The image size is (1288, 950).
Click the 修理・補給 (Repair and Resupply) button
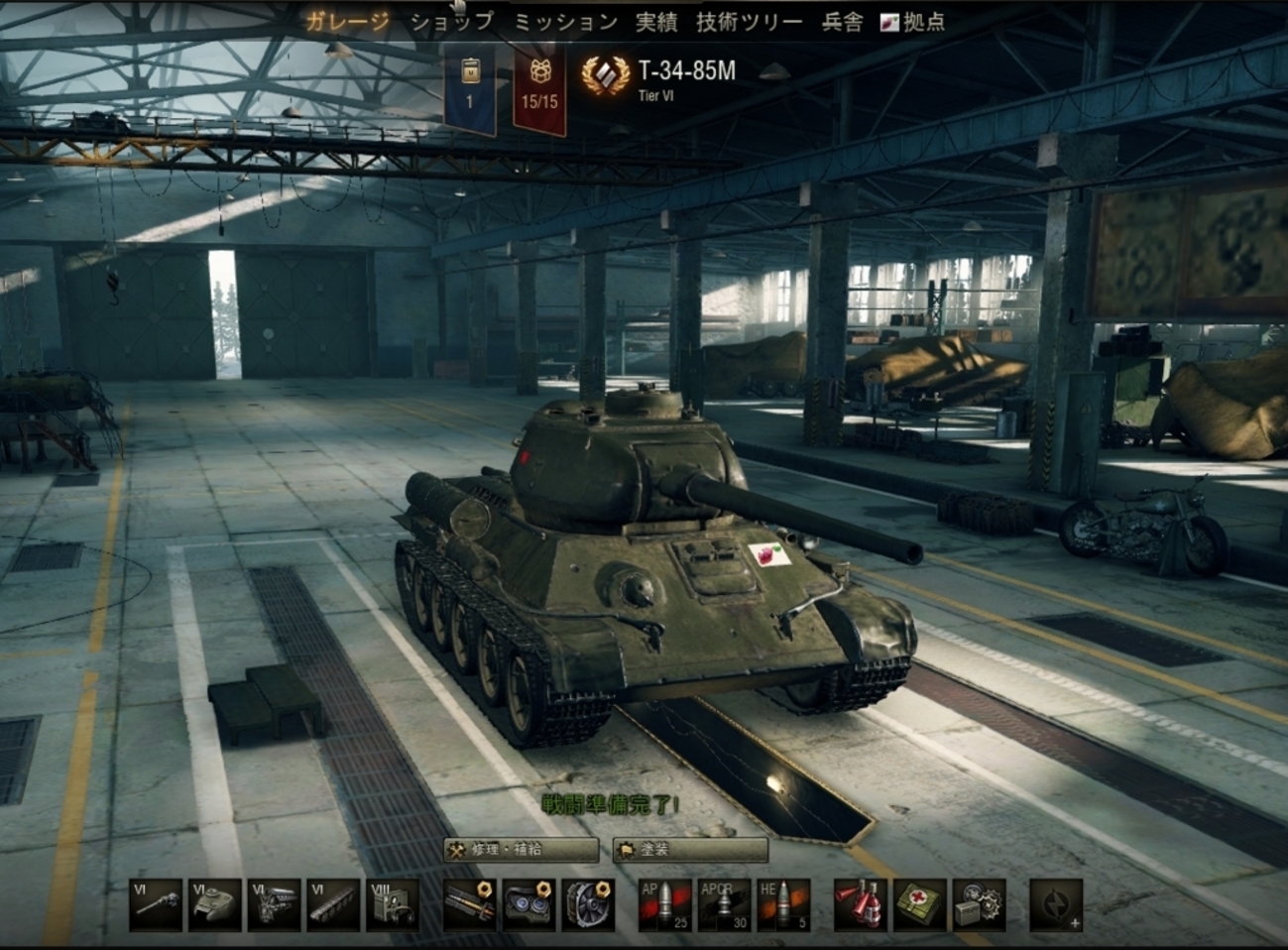coord(522,850)
